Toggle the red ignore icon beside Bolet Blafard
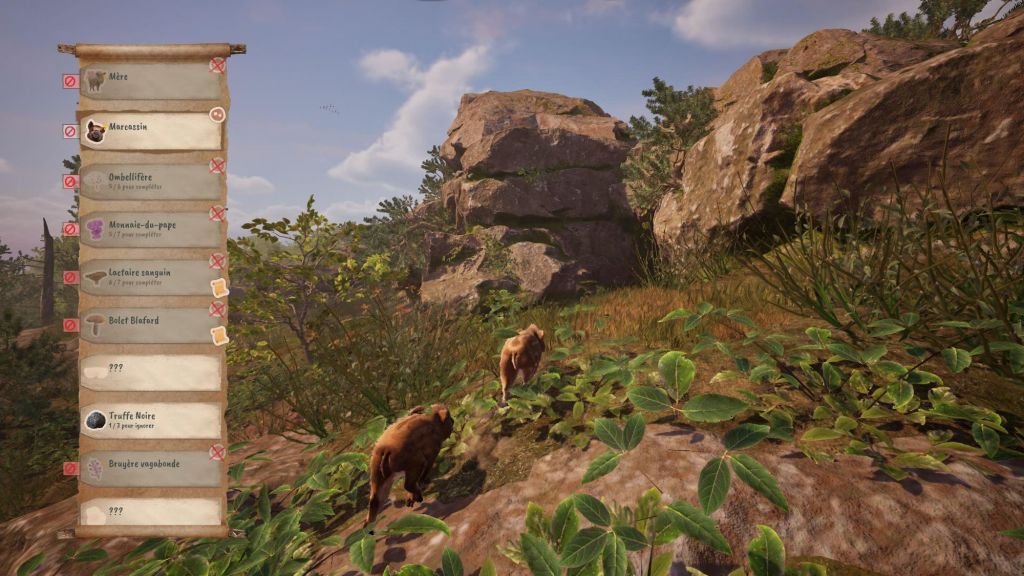 coord(70,325)
